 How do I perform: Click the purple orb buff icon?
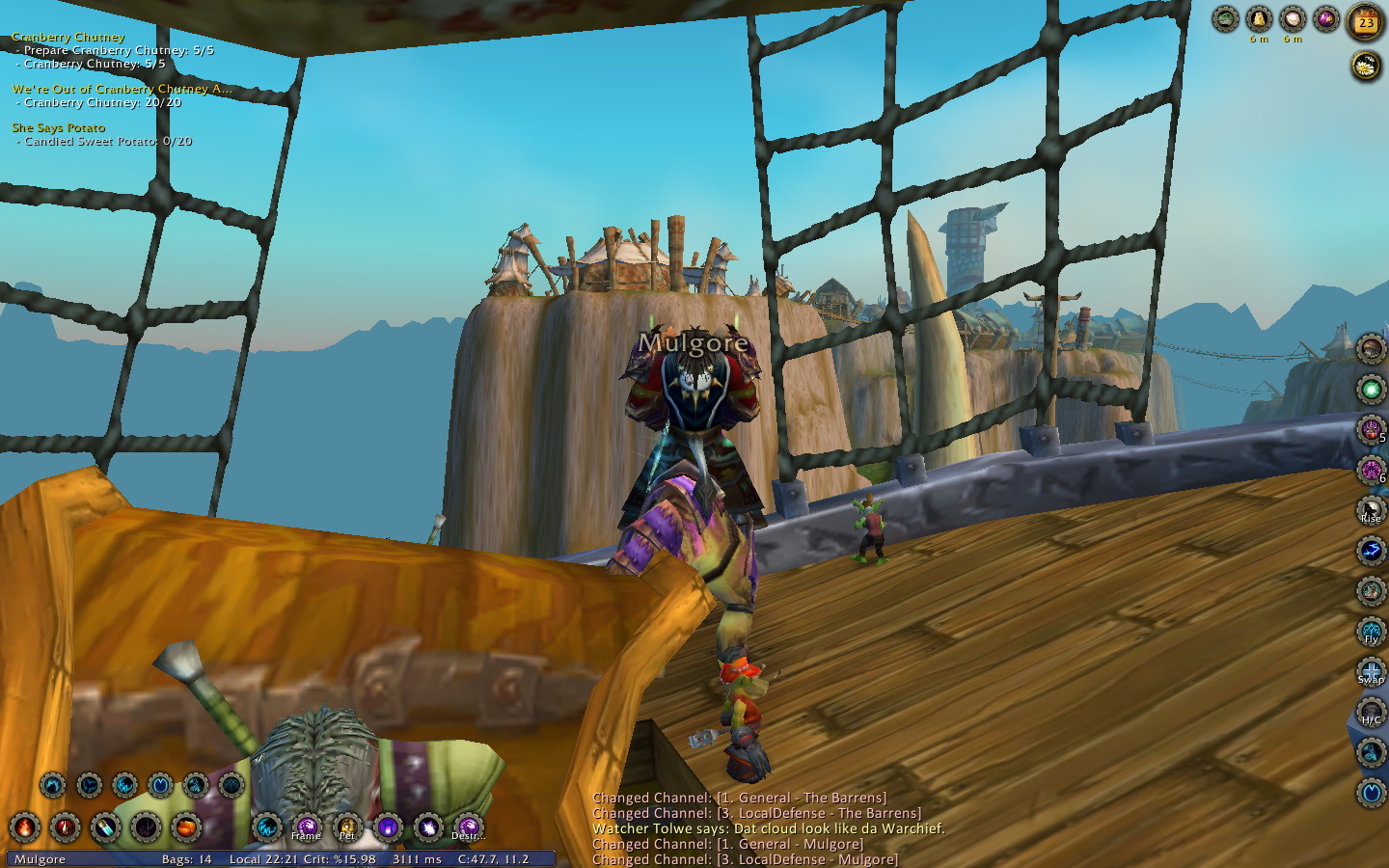1326,18
